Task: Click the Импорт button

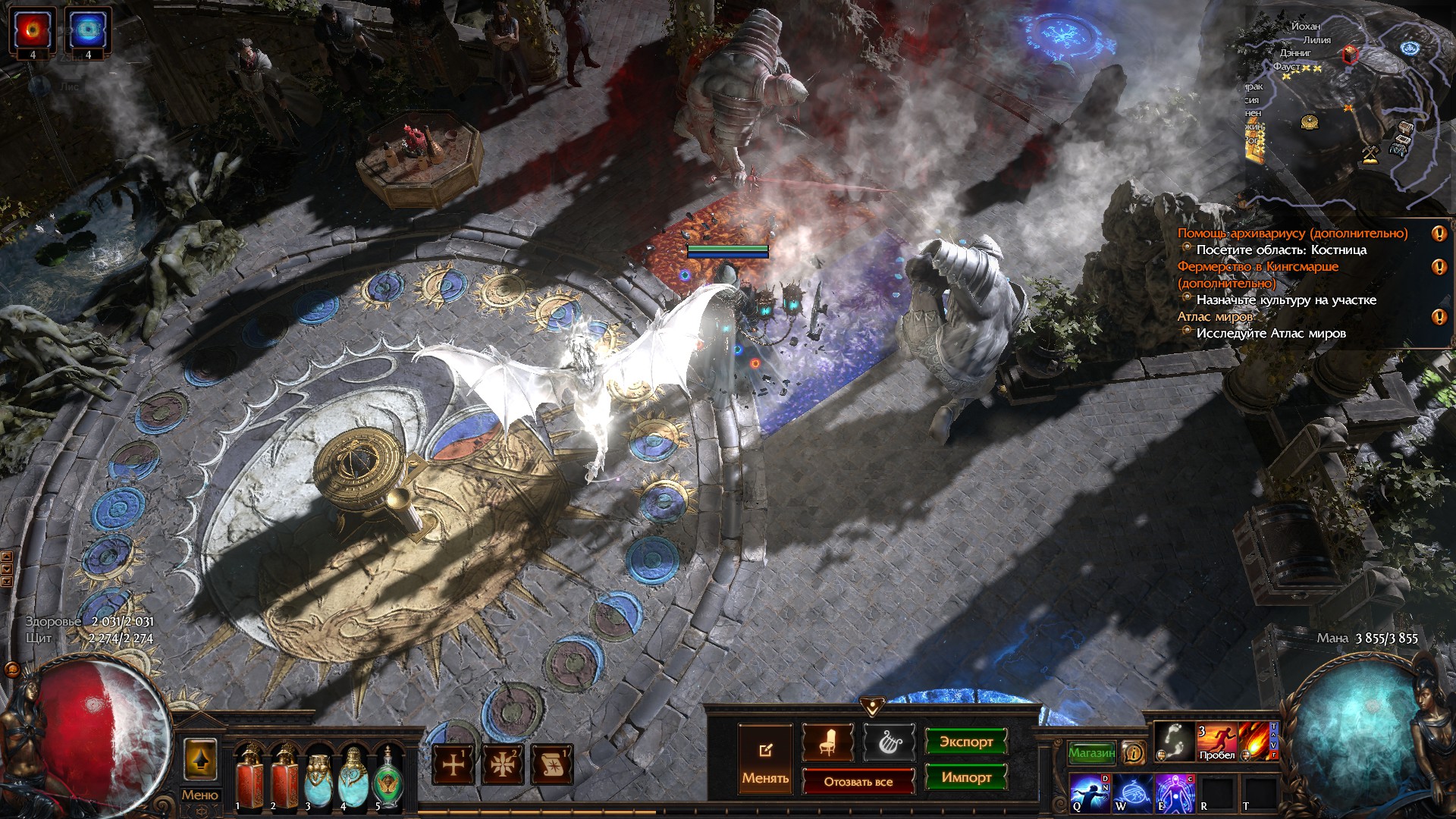Action: [x=965, y=777]
